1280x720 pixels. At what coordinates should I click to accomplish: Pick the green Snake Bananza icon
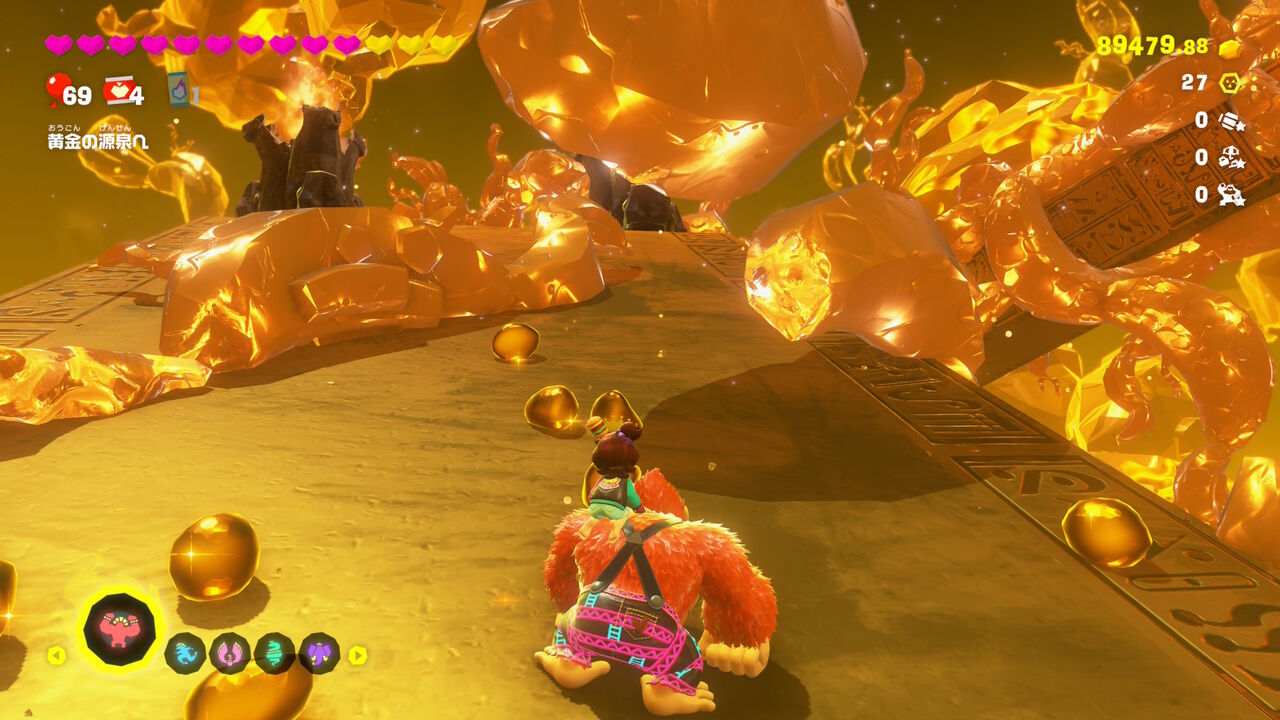[274, 654]
